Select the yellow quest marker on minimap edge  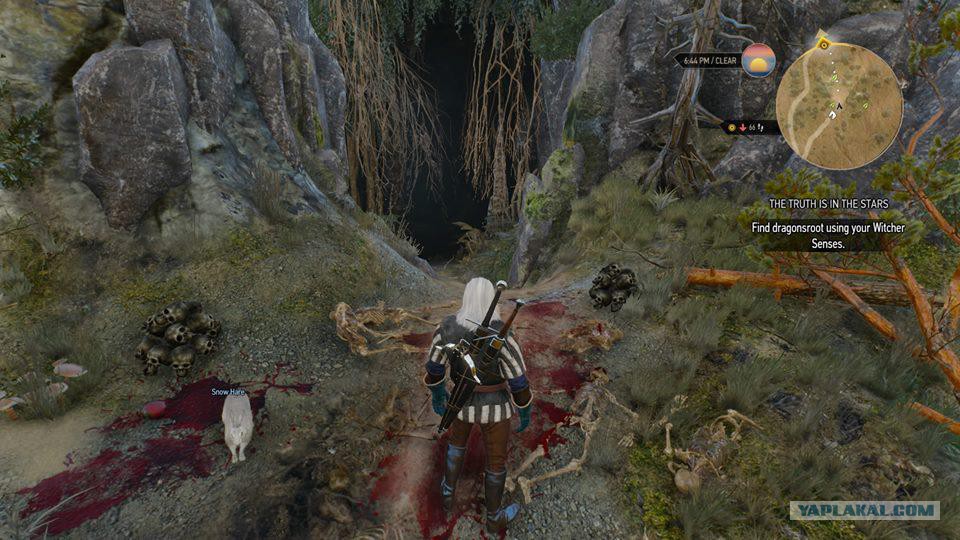click(x=822, y=44)
